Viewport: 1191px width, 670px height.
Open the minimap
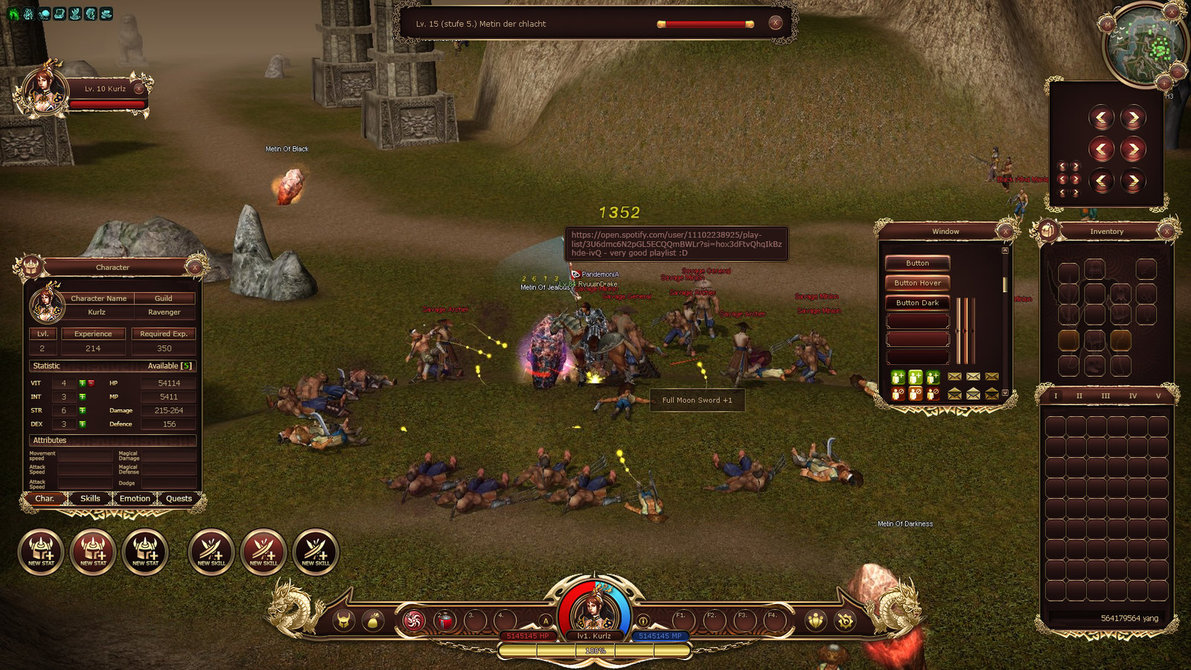(1146, 46)
